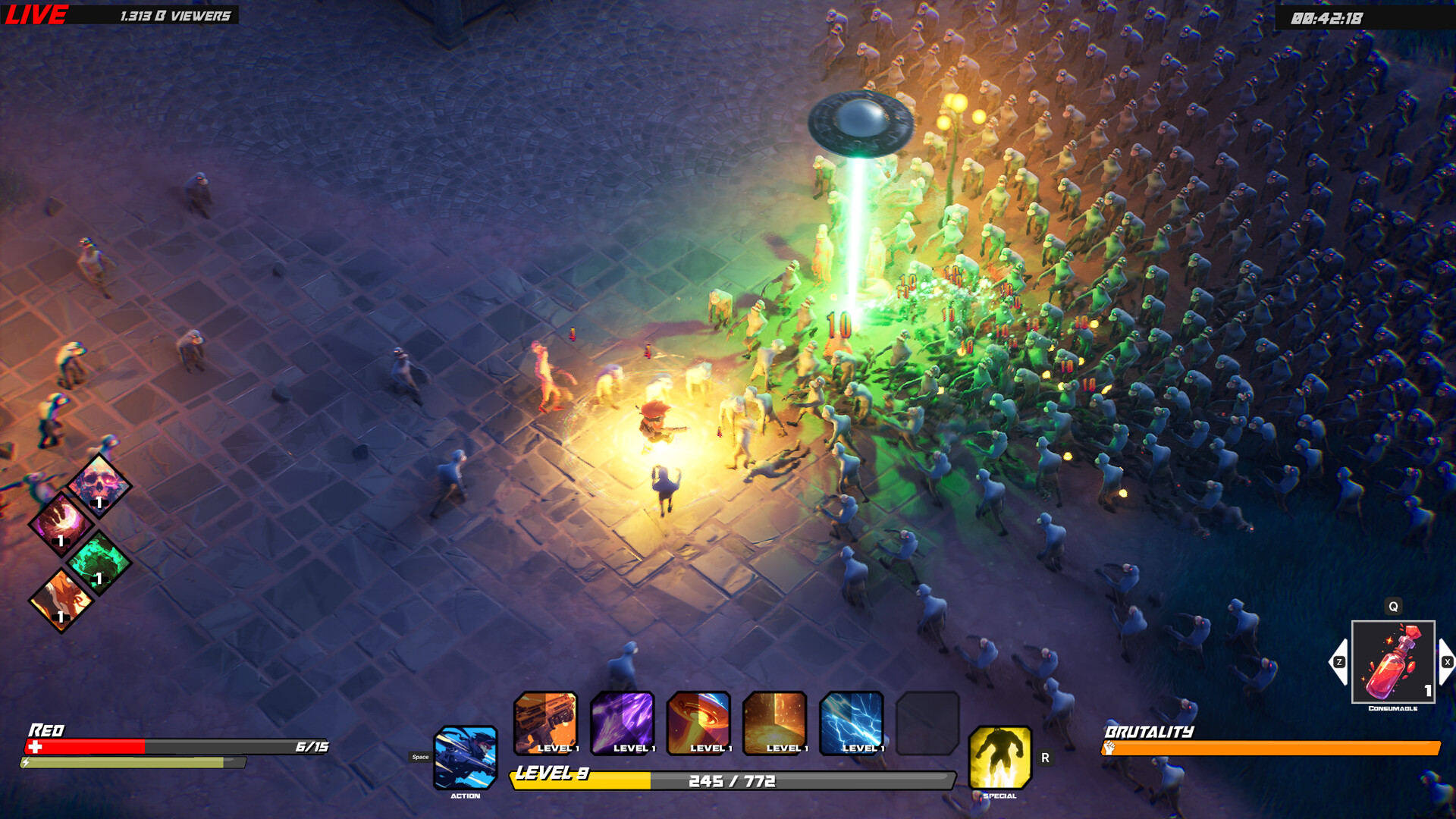The width and height of the screenshot is (1456, 819).
Task: Click the X arrow to cycle consumables right
Action: pos(1445,661)
